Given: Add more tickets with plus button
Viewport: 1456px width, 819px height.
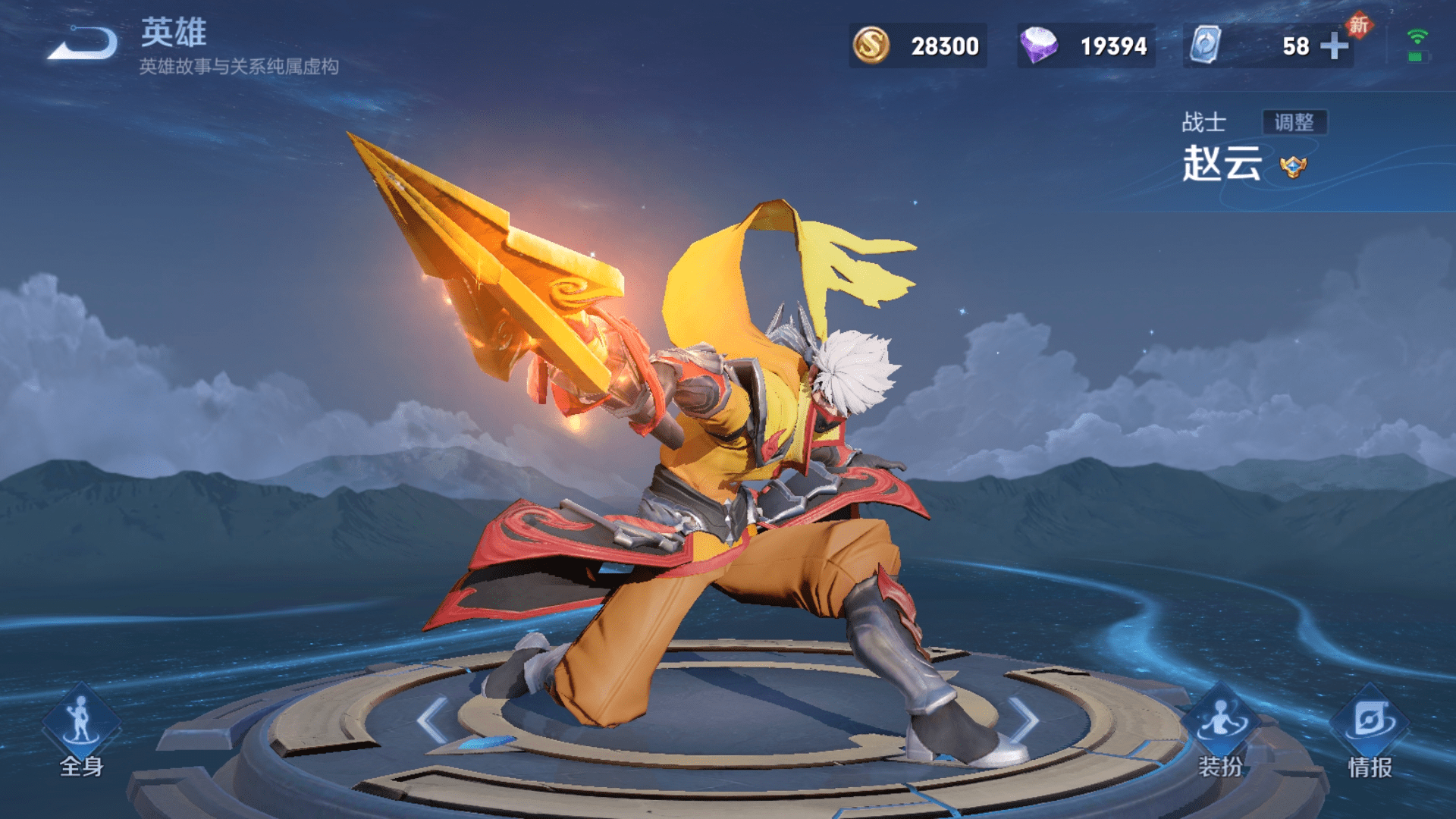Looking at the screenshot, I should [1334, 46].
